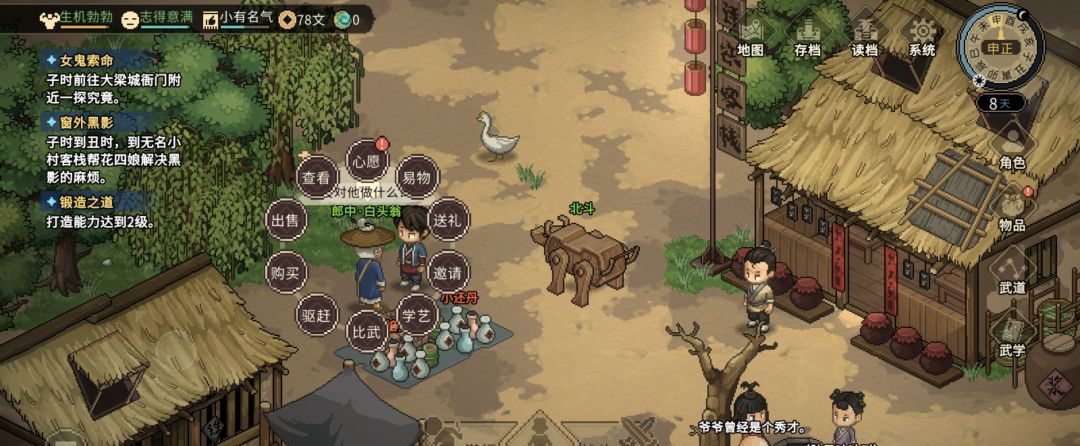The image size is (1080, 446).
Task: Open the 物品 (Items) bag
Action: (x=1012, y=206)
